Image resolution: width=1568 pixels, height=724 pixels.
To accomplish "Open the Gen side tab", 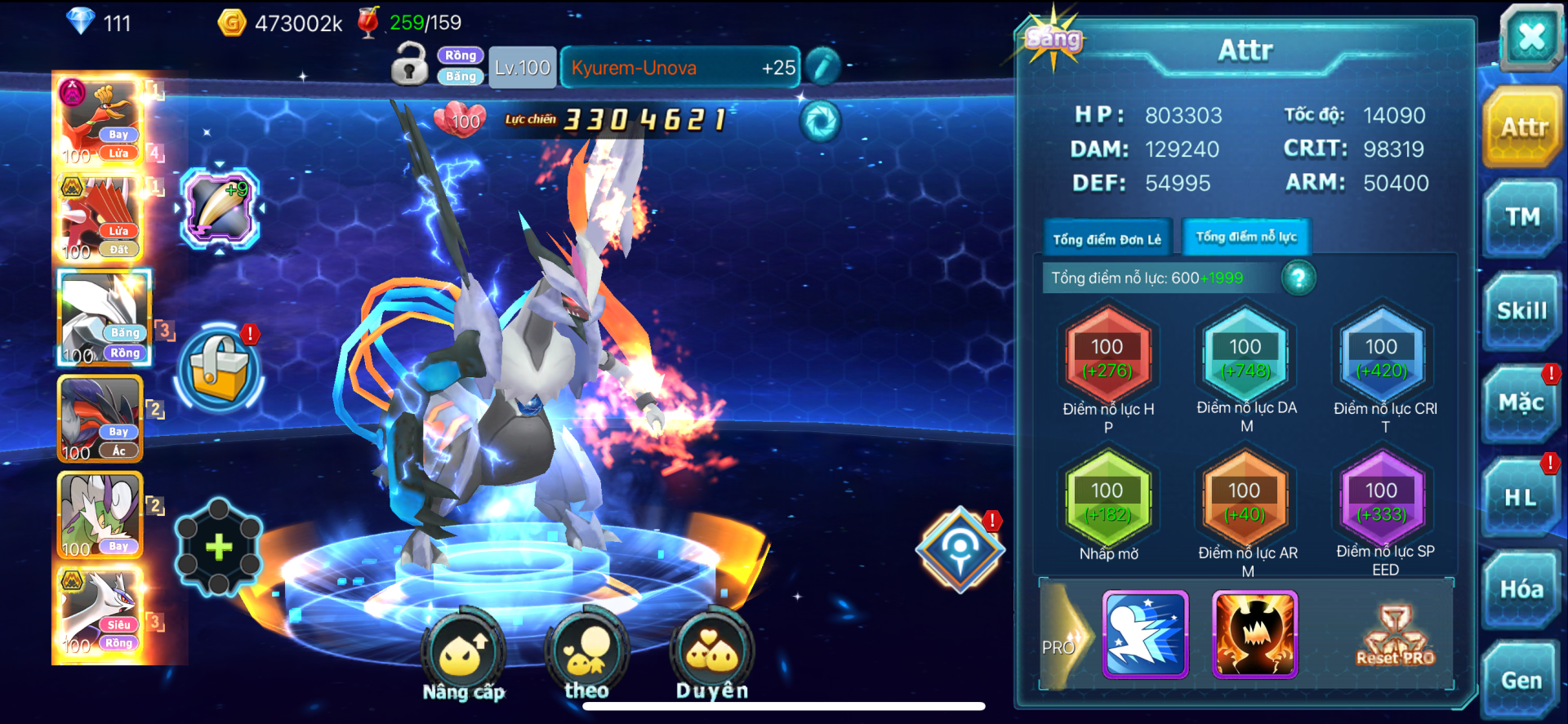I will pyautogui.click(x=1521, y=681).
